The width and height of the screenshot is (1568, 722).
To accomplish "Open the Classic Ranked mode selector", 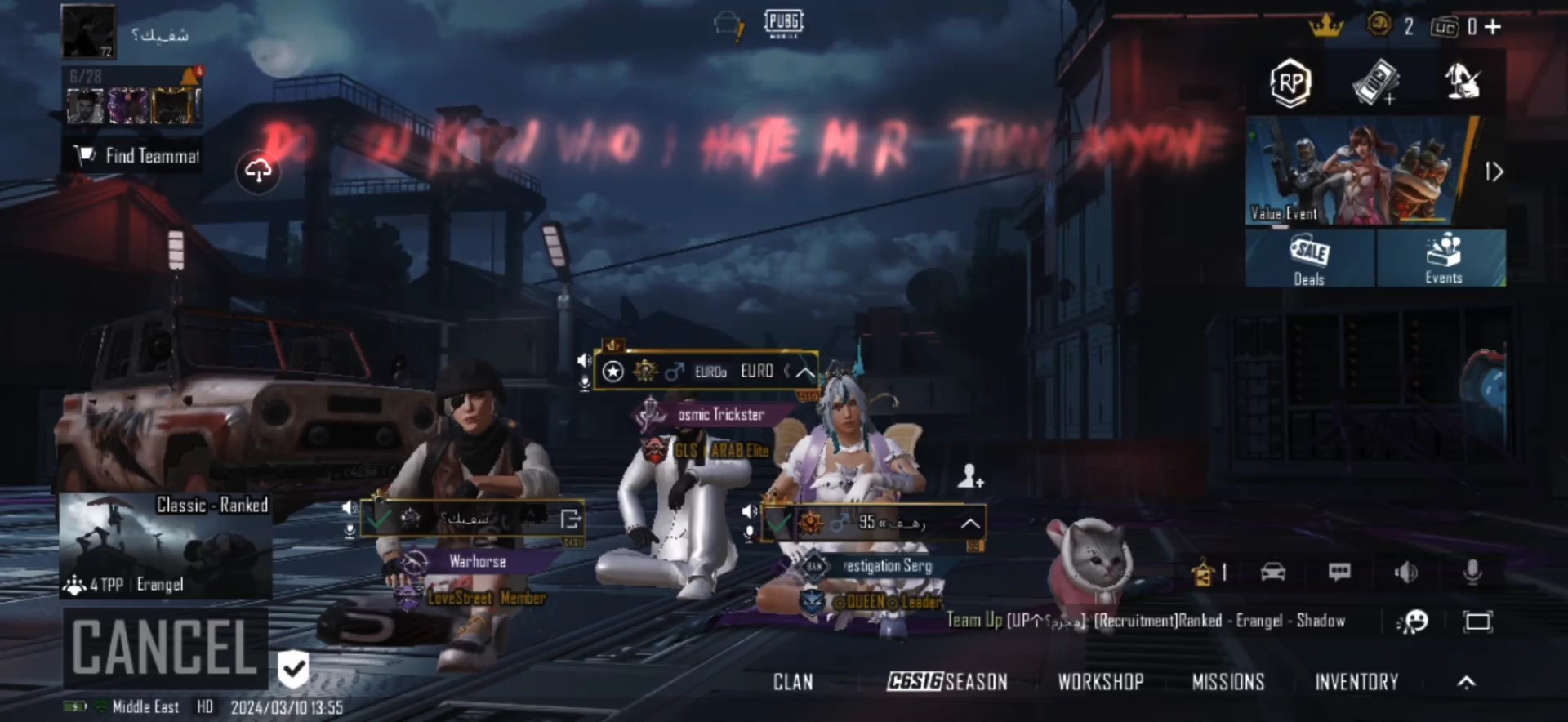I will [166, 546].
